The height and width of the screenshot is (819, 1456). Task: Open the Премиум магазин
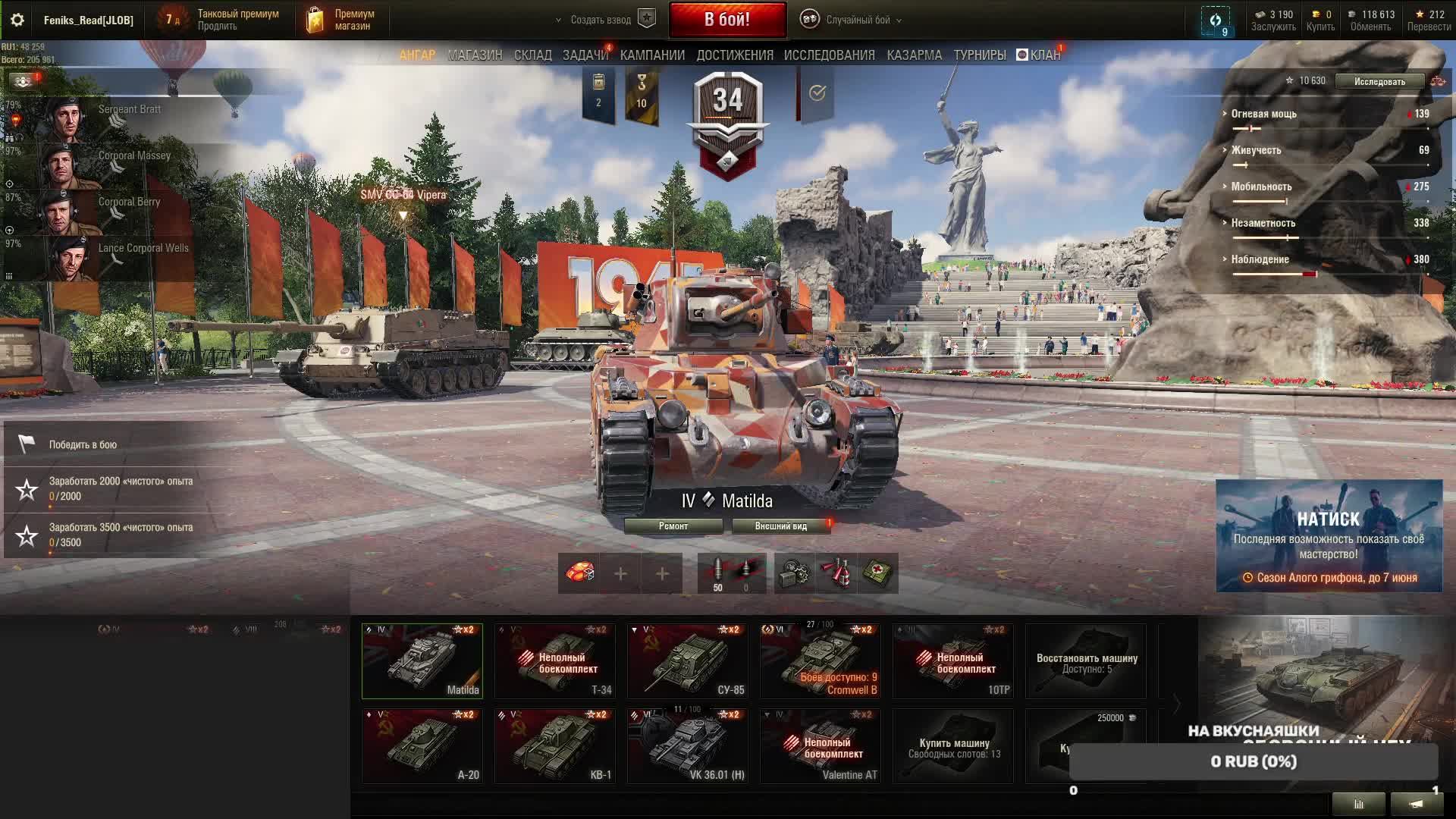click(x=343, y=20)
